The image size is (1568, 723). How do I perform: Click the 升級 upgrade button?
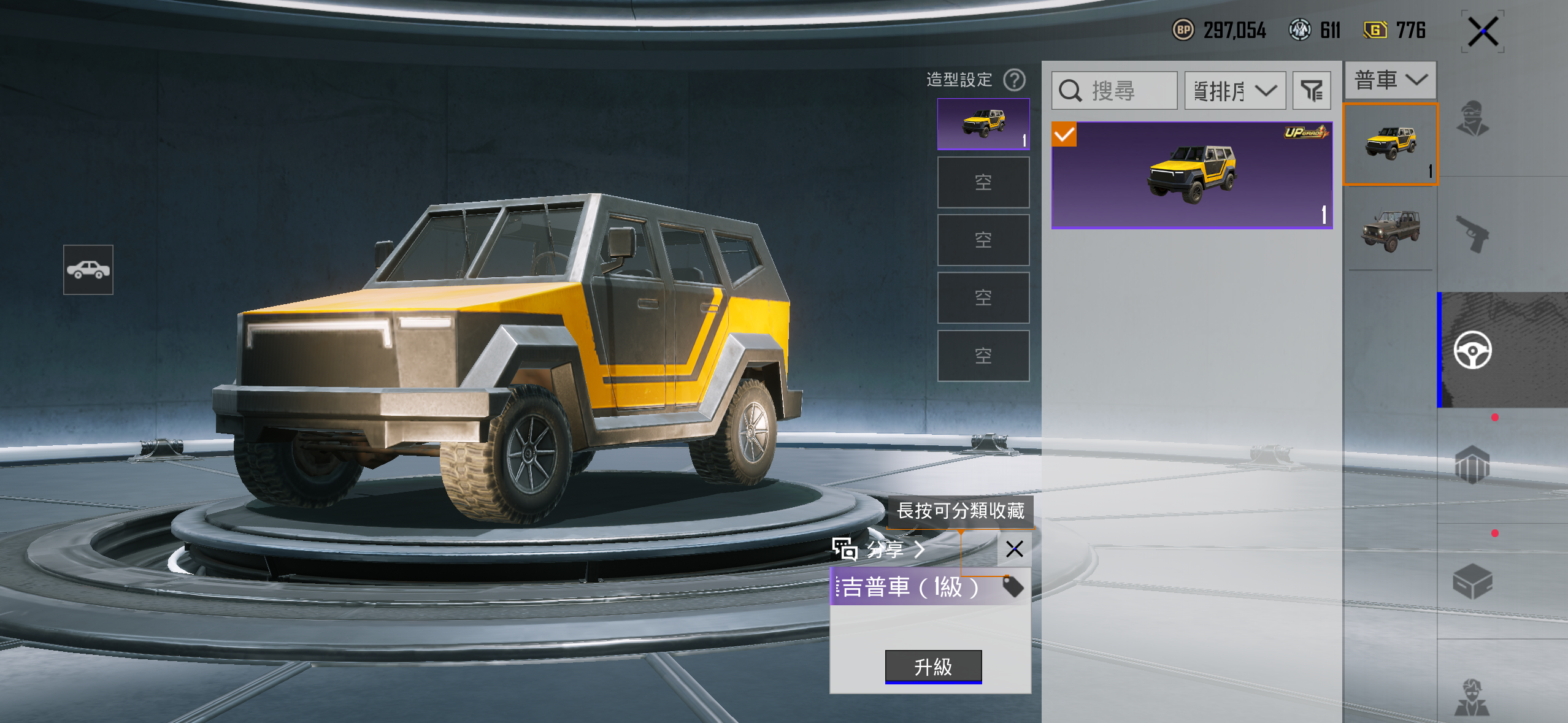tap(933, 666)
